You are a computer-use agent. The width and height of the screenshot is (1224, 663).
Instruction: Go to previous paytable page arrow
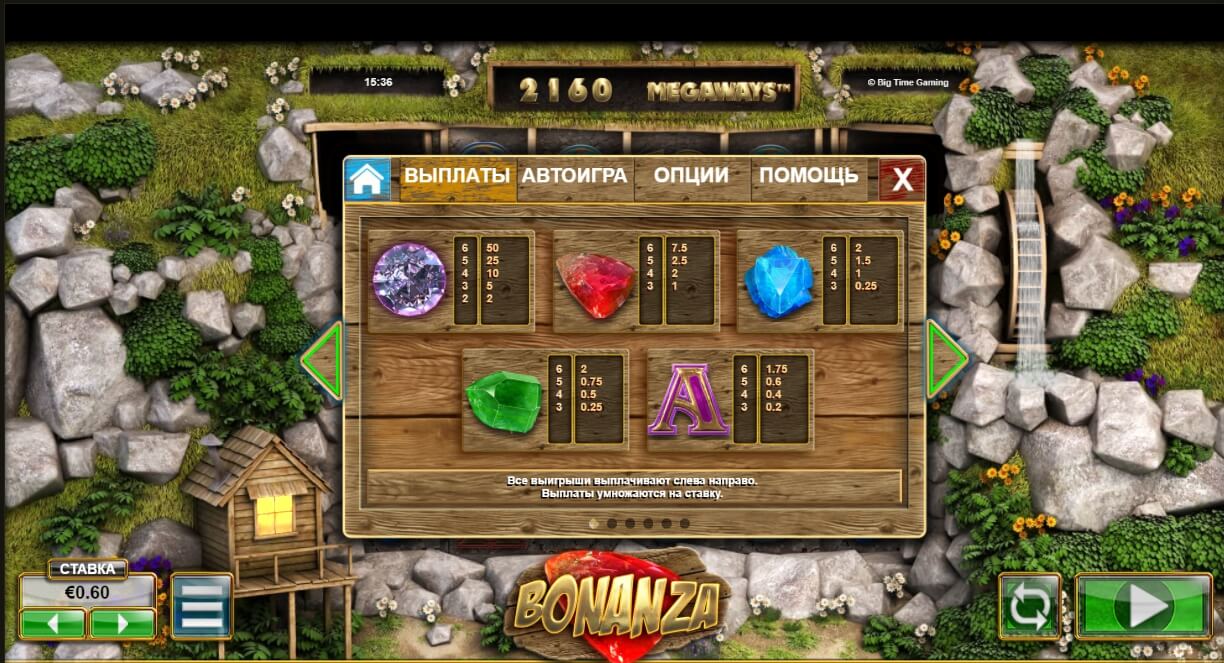(x=323, y=359)
